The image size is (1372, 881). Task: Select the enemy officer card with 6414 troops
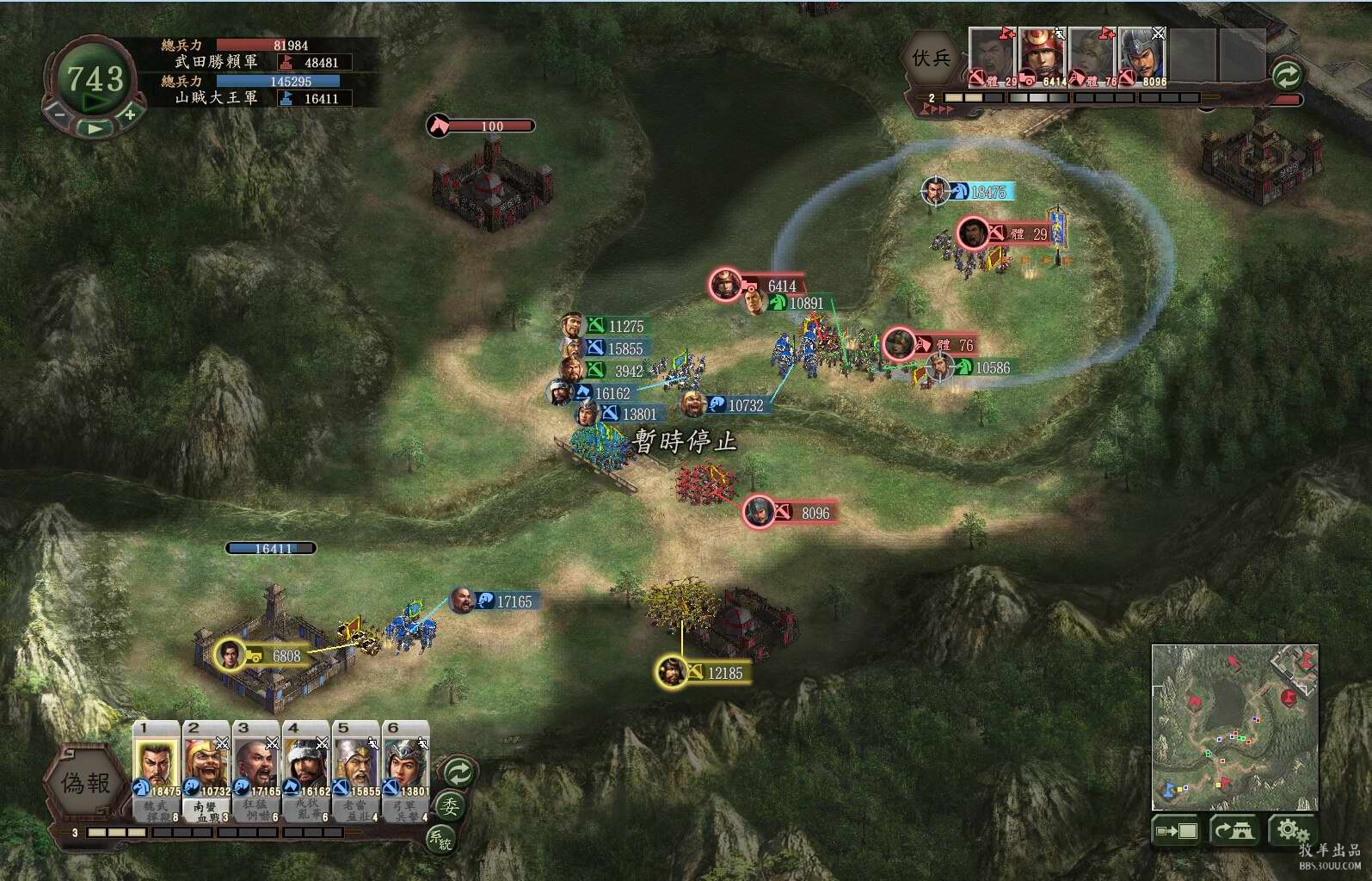[1043, 57]
